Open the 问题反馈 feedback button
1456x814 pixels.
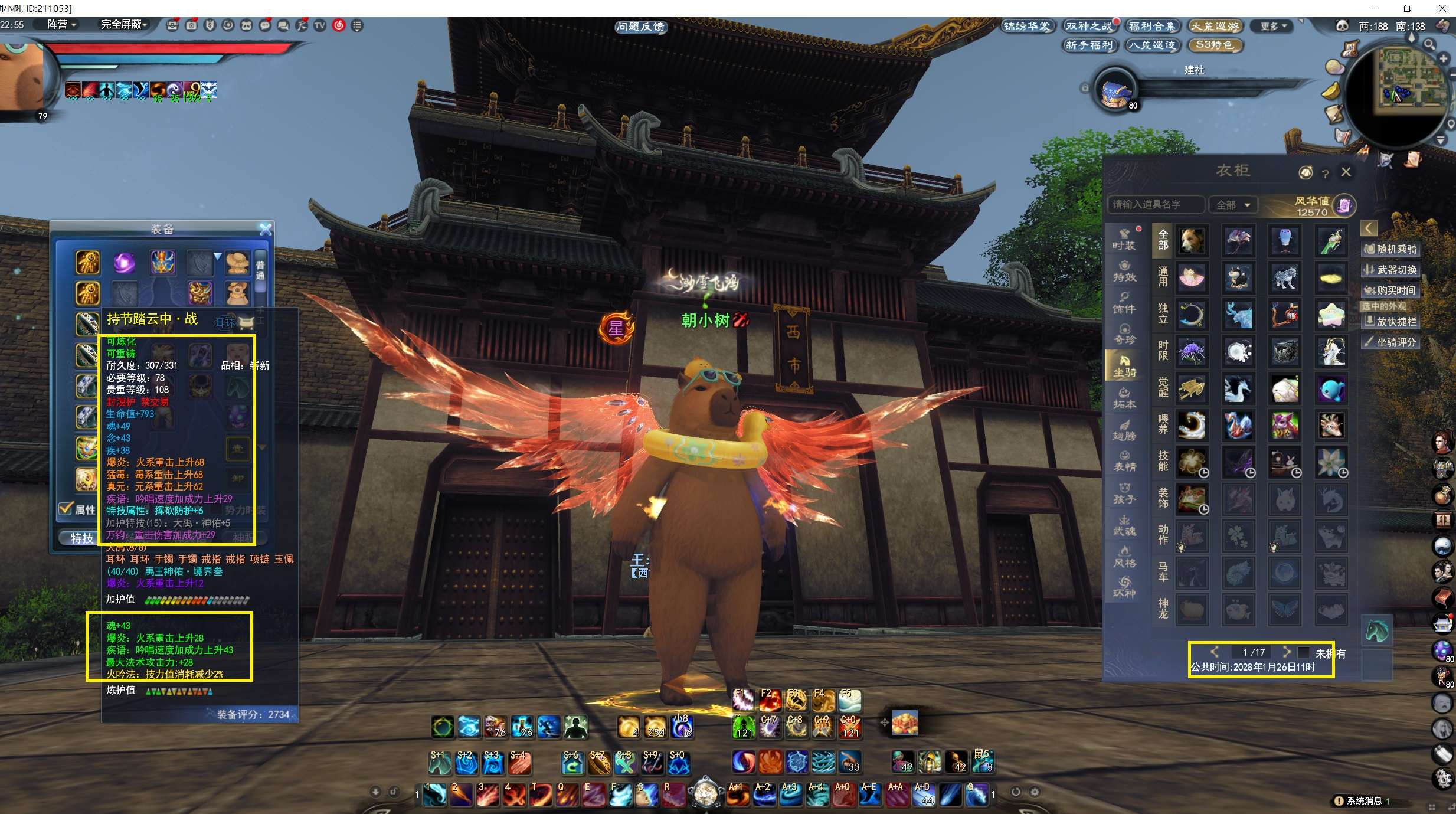click(640, 27)
